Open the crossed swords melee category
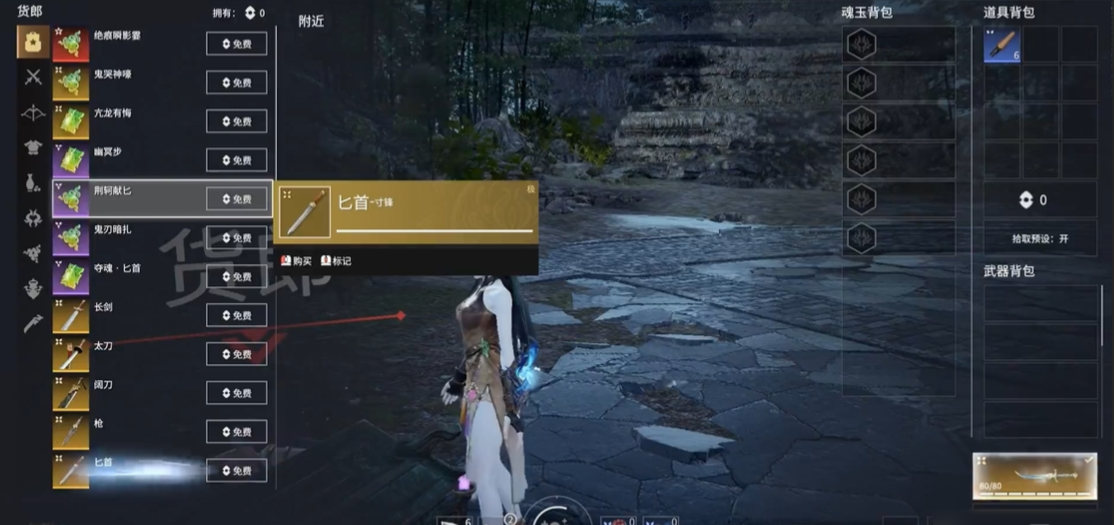 click(33, 77)
